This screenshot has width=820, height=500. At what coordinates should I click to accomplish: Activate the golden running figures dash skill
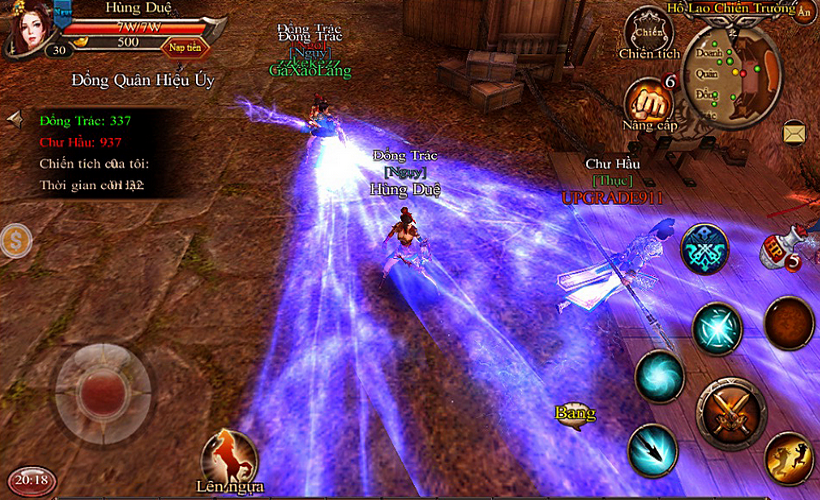[x=789, y=457]
